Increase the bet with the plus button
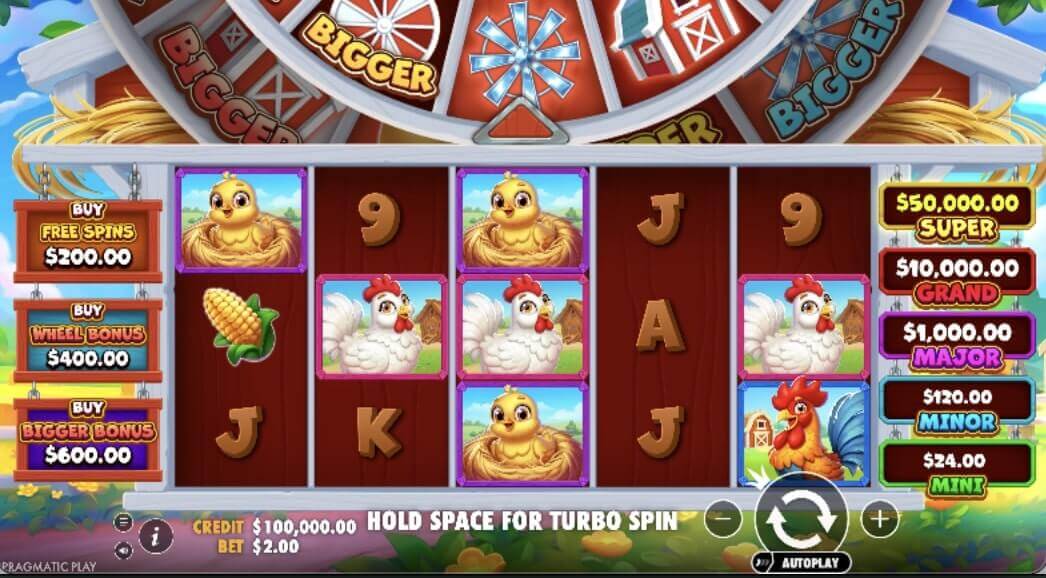The image size is (1046, 578). 879,519
